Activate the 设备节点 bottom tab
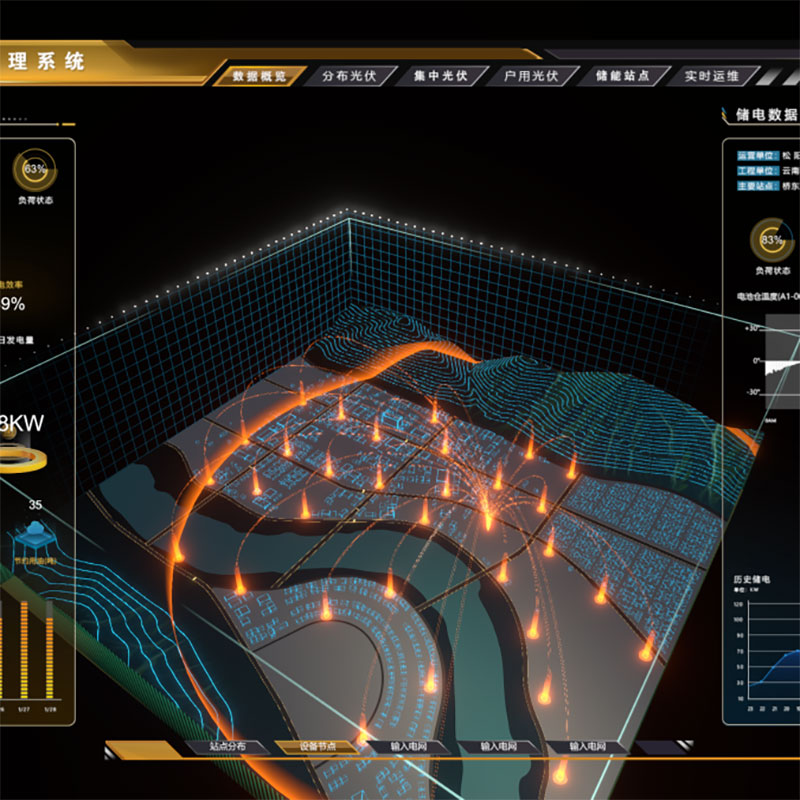The image size is (800, 800). [318, 747]
